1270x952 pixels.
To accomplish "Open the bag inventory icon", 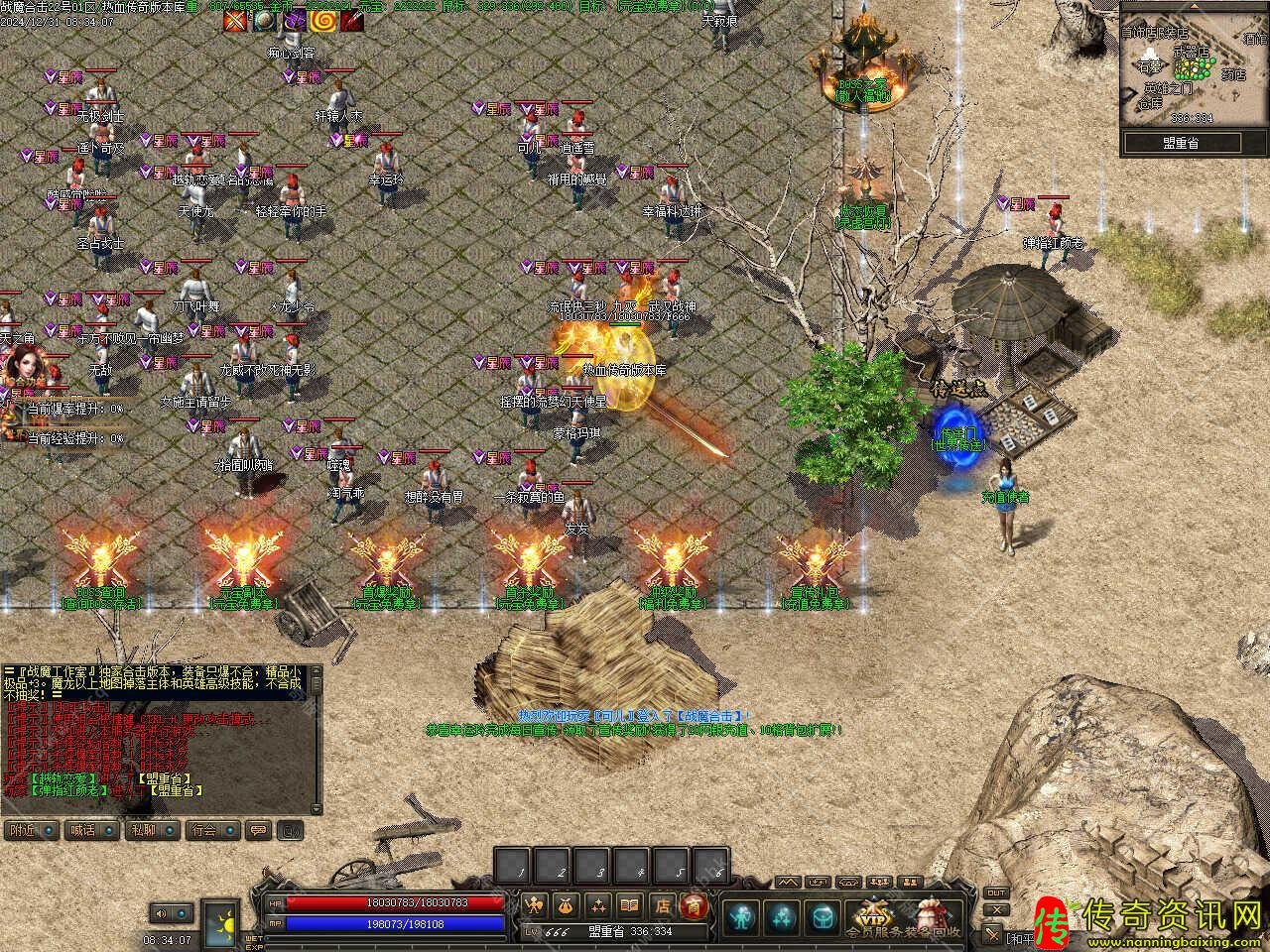I will tap(567, 906).
